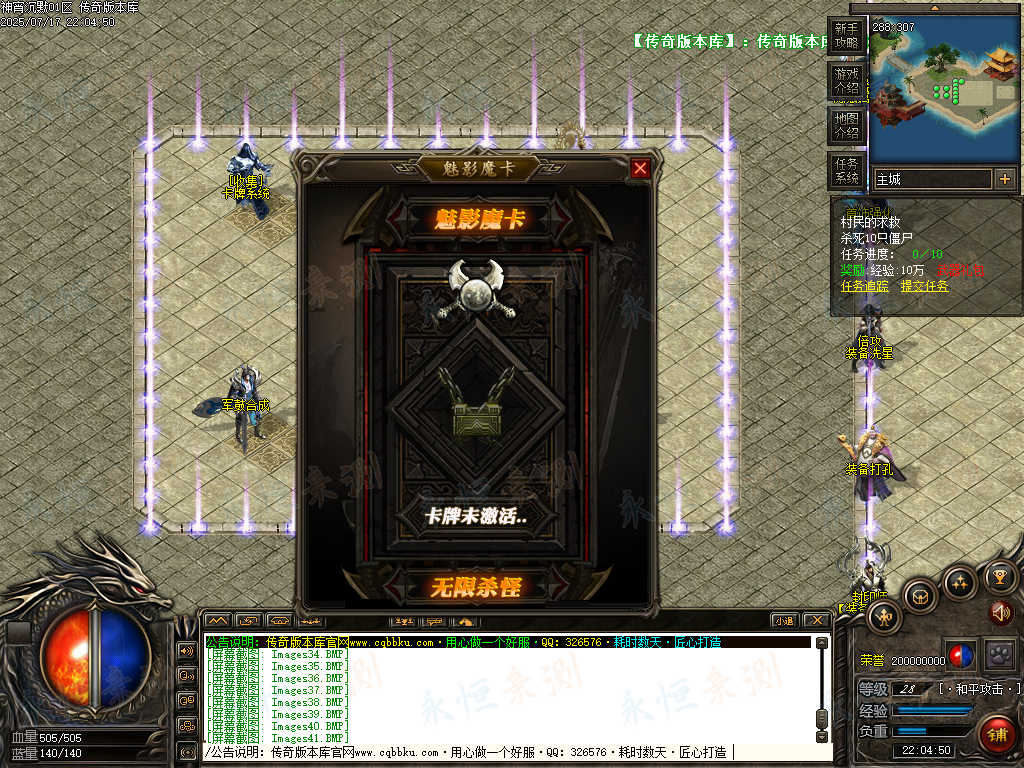Close the 魅影魔卡 card window

point(640,169)
